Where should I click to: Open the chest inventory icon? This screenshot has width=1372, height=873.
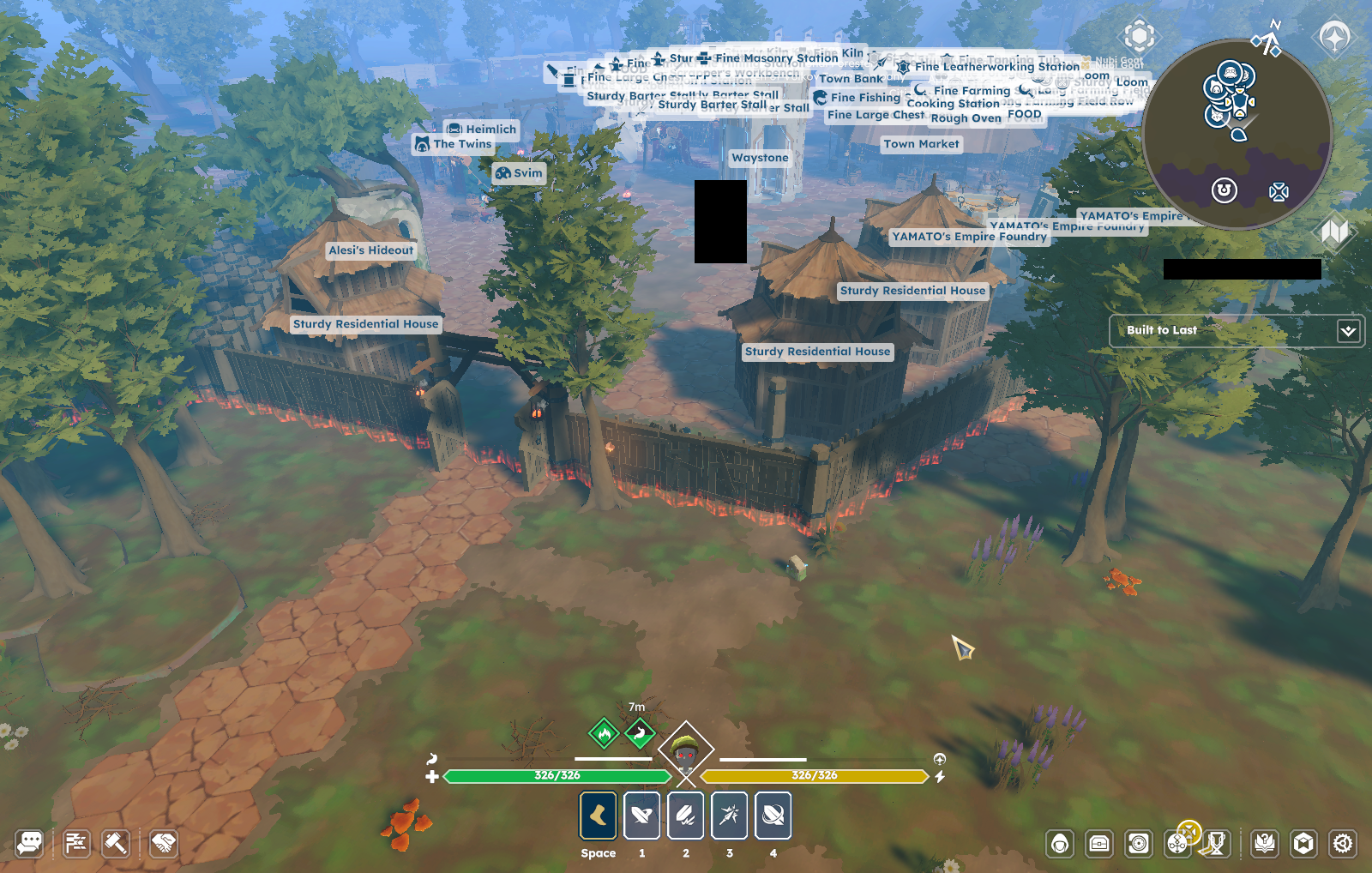point(1099,844)
